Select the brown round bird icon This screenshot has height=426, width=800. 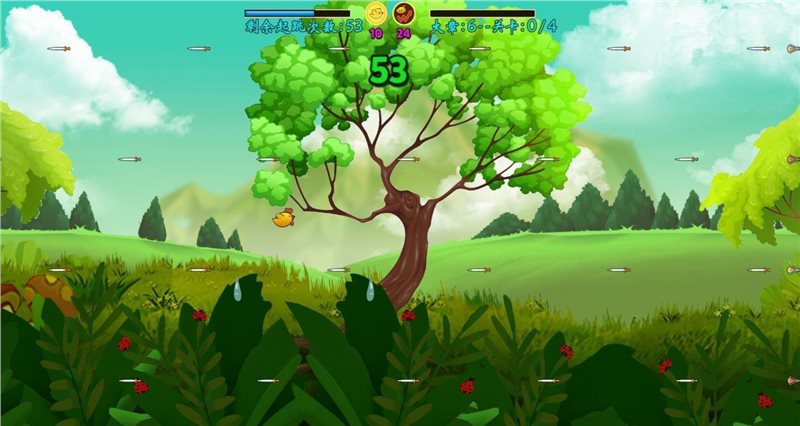403,13
